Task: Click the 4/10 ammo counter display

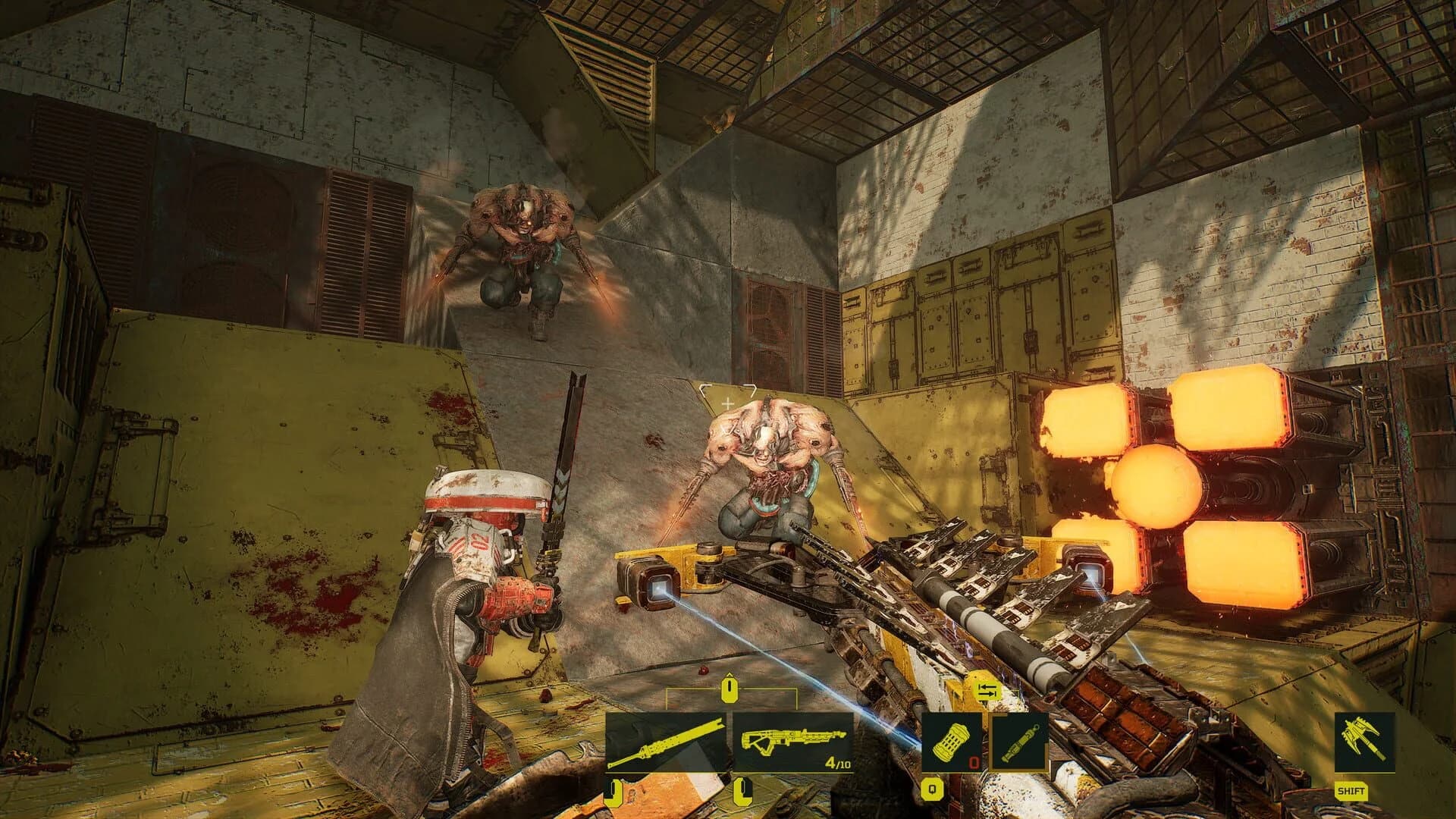Action: tap(838, 762)
